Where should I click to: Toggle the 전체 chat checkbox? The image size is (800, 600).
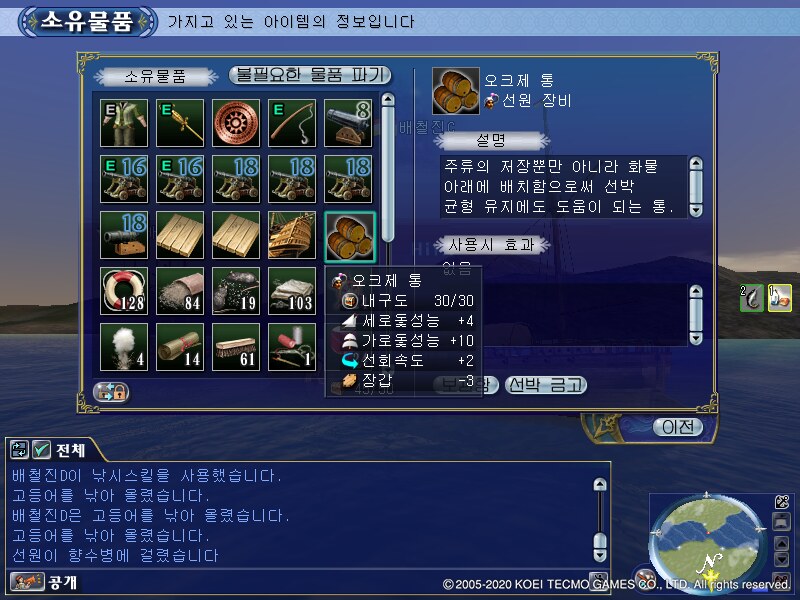tap(42, 450)
